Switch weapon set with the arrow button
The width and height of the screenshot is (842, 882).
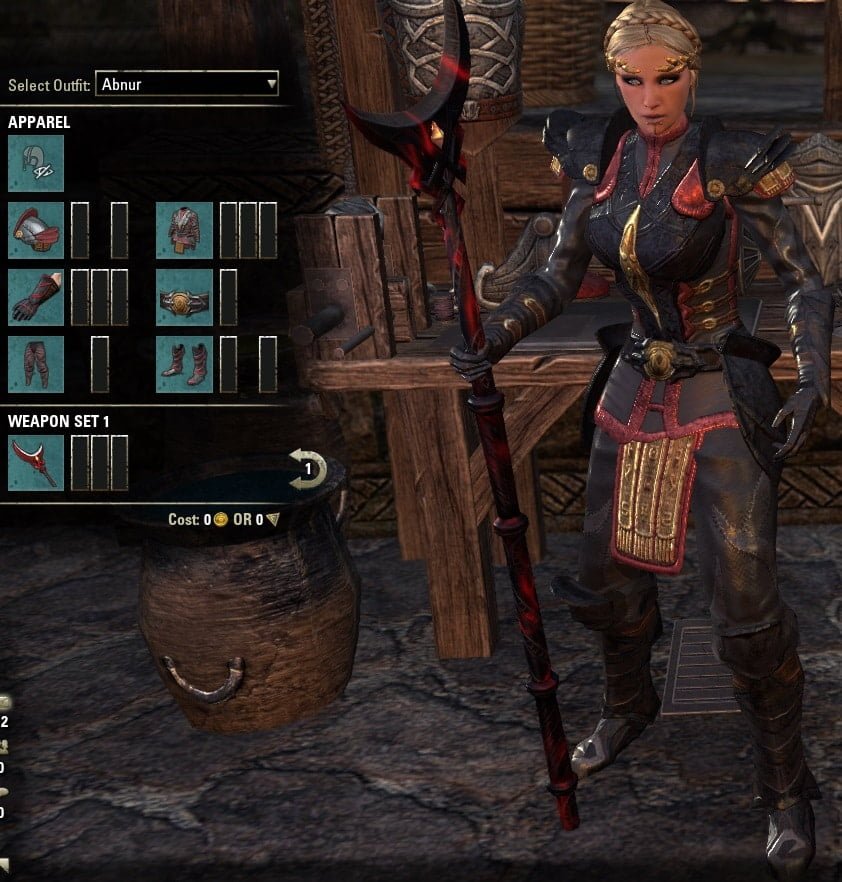tap(307, 468)
